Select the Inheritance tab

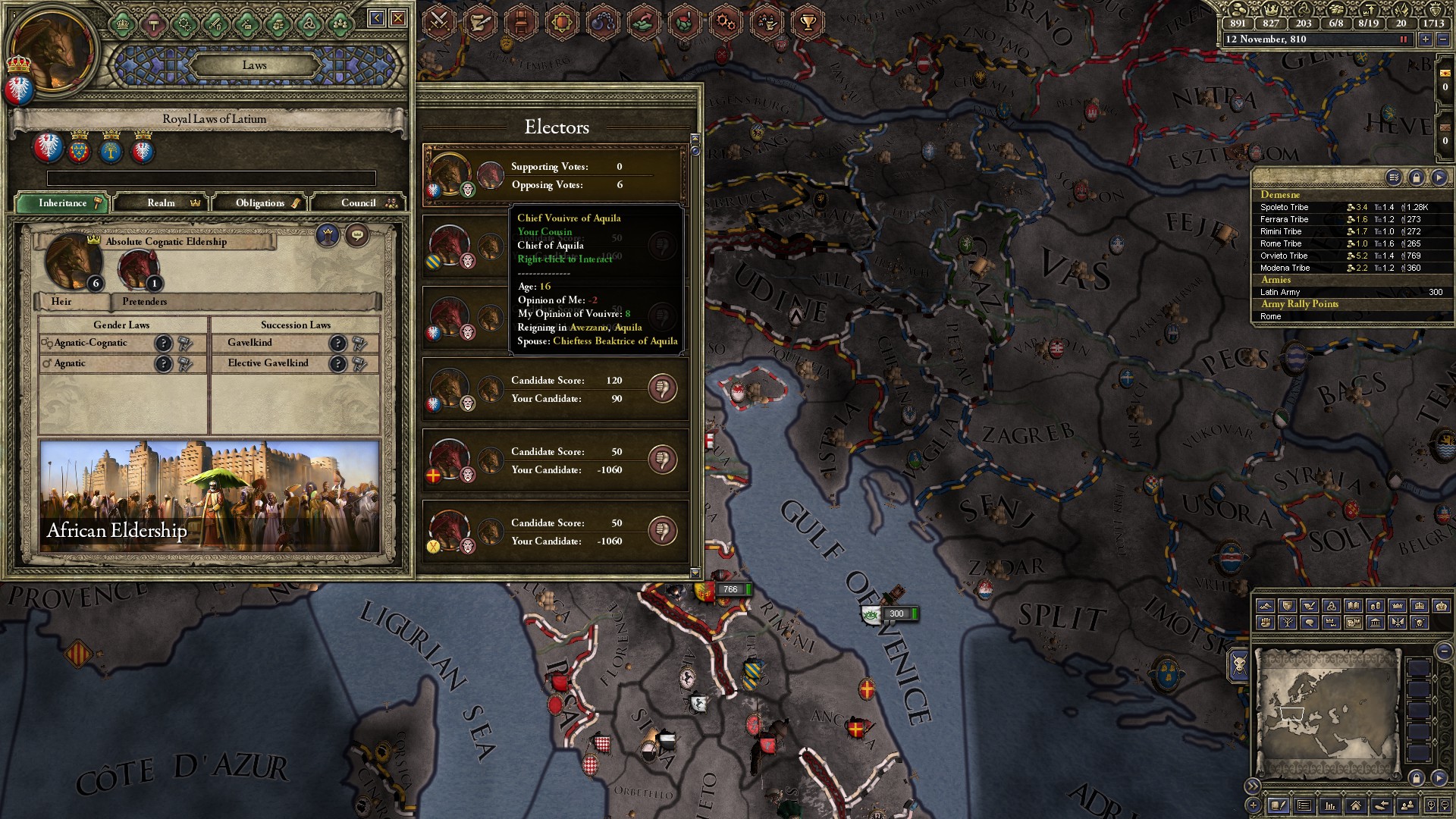pyautogui.click(x=63, y=203)
